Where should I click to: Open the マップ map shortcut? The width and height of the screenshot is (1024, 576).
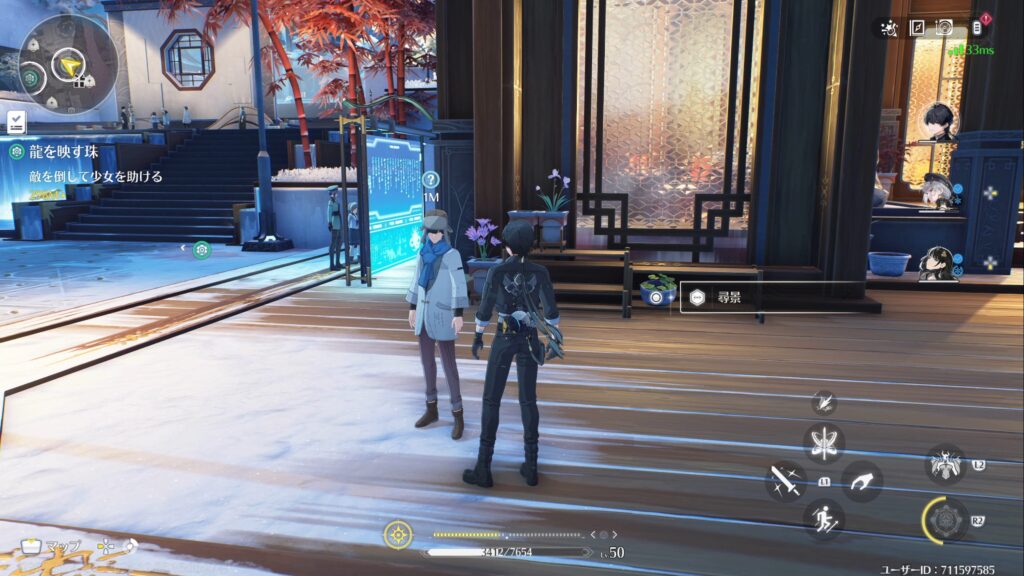(50, 546)
